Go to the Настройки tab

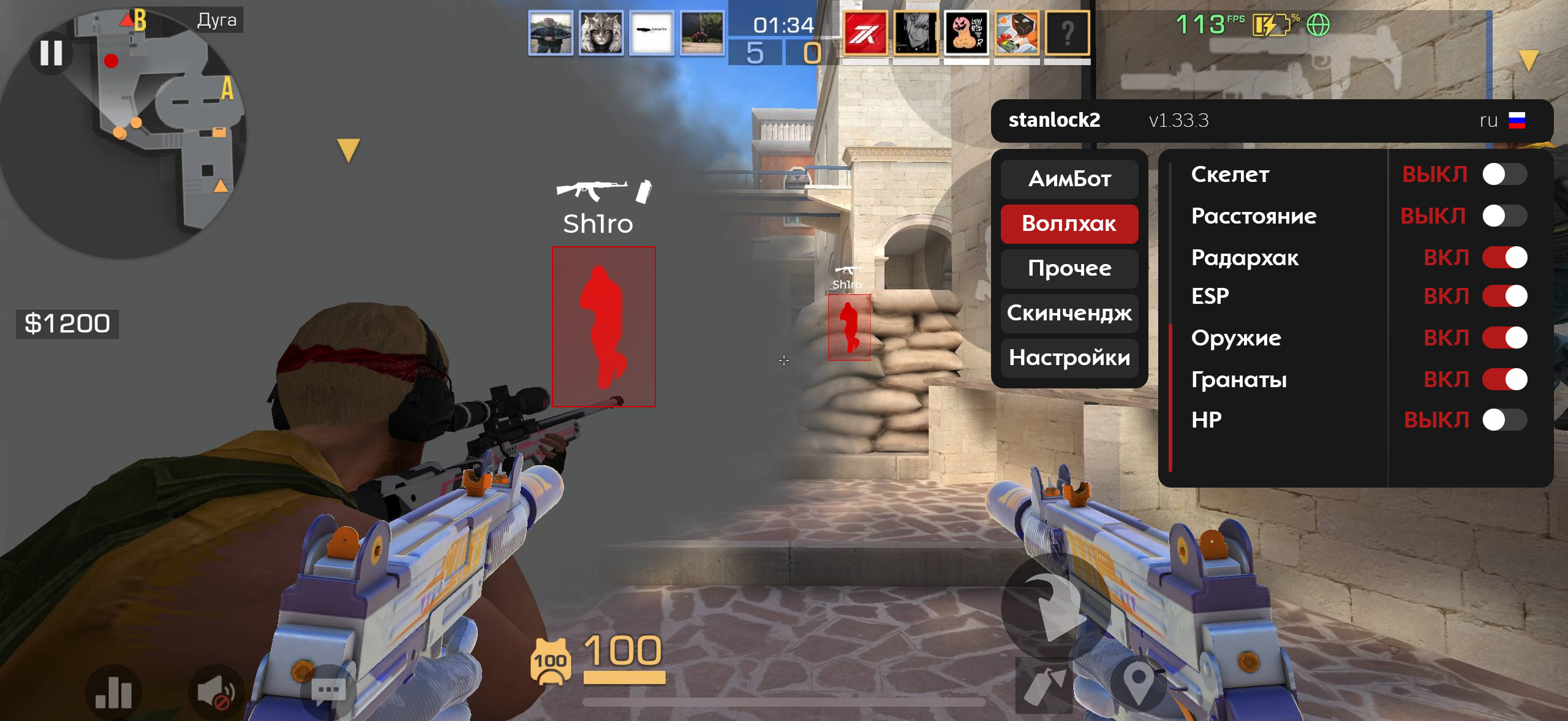(1069, 358)
